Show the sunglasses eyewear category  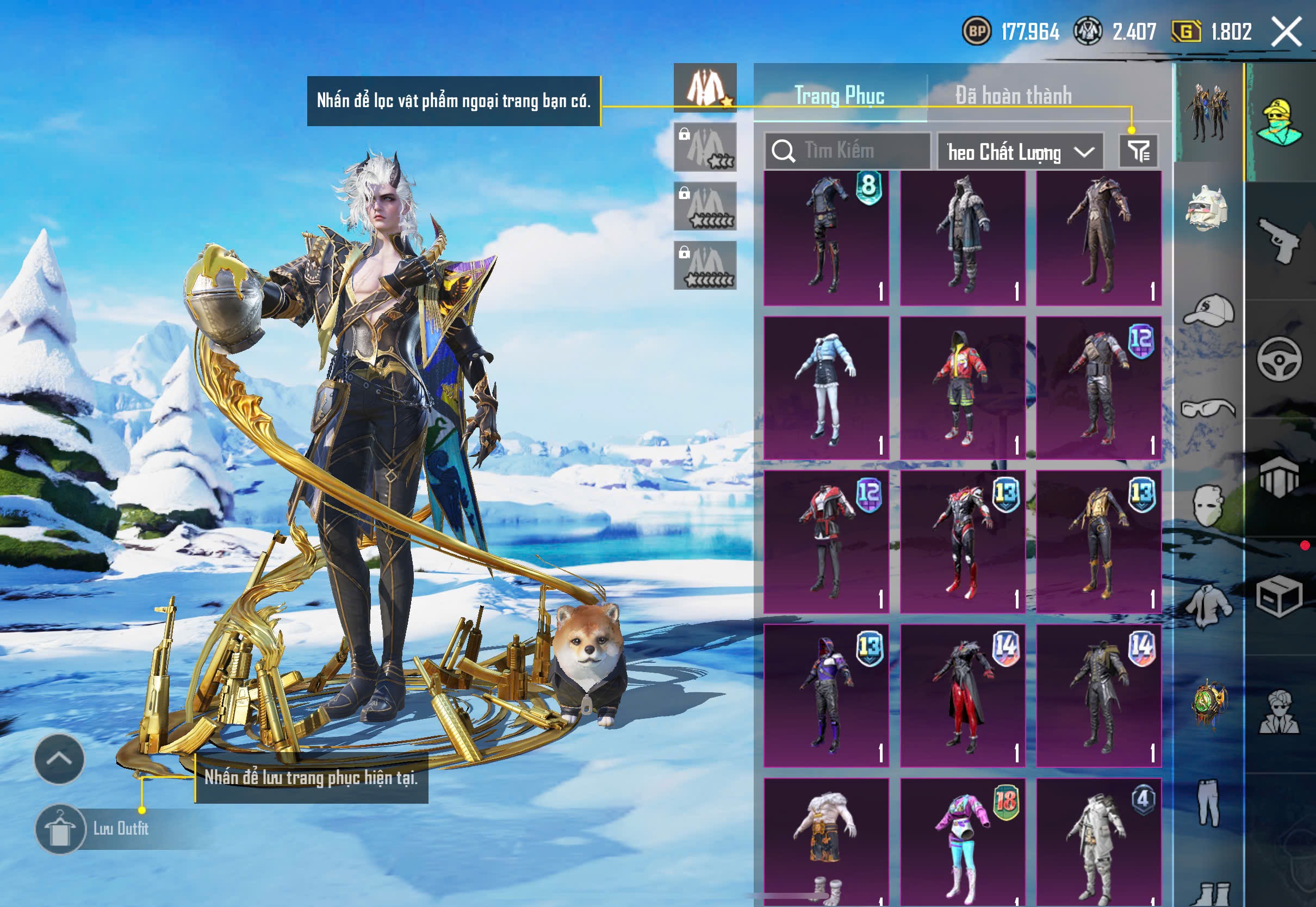coord(1209,408)
